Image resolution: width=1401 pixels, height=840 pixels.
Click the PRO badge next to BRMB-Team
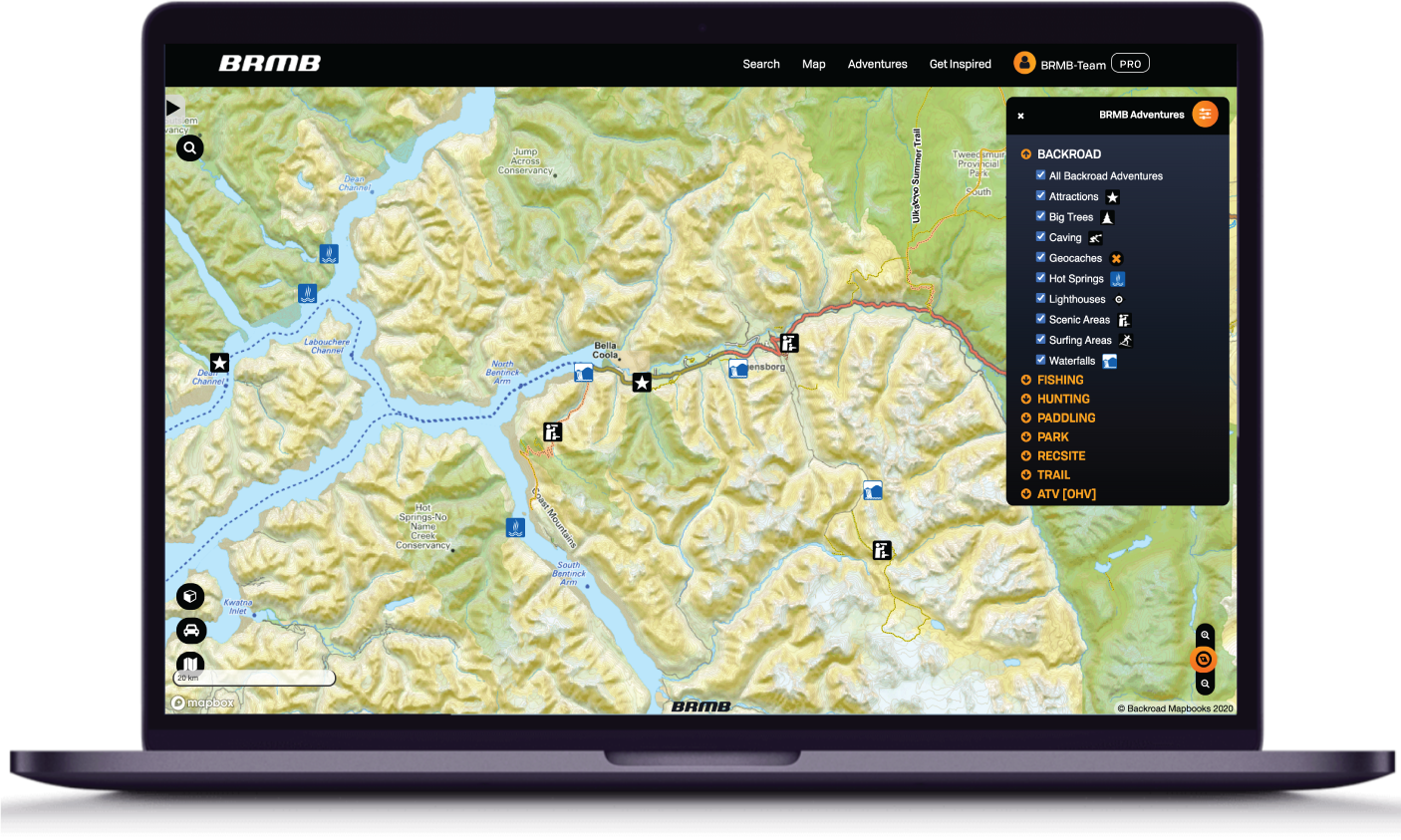[x=1129, y=62]
